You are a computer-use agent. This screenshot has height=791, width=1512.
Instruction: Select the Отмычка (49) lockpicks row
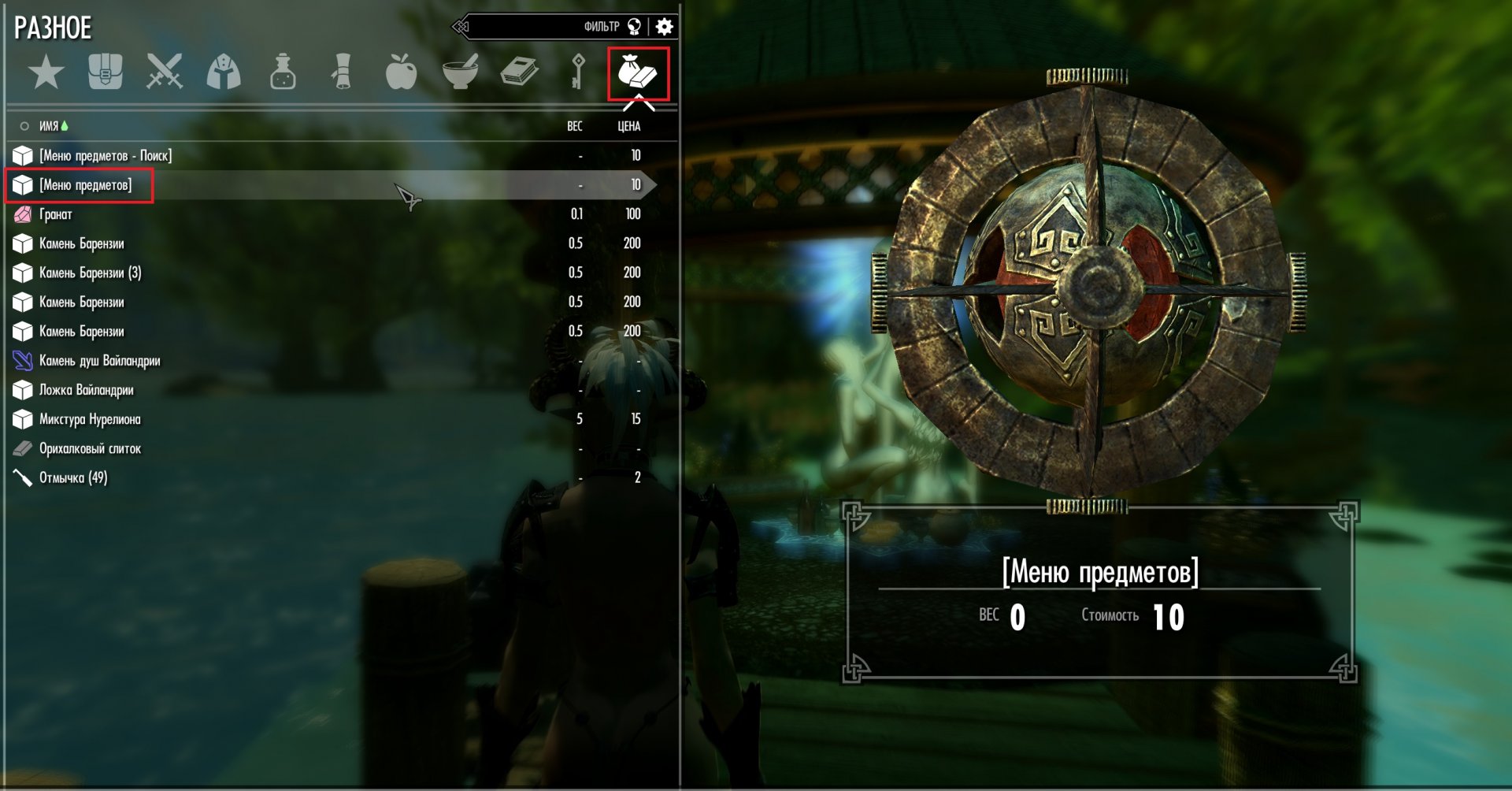pos(73,477)
